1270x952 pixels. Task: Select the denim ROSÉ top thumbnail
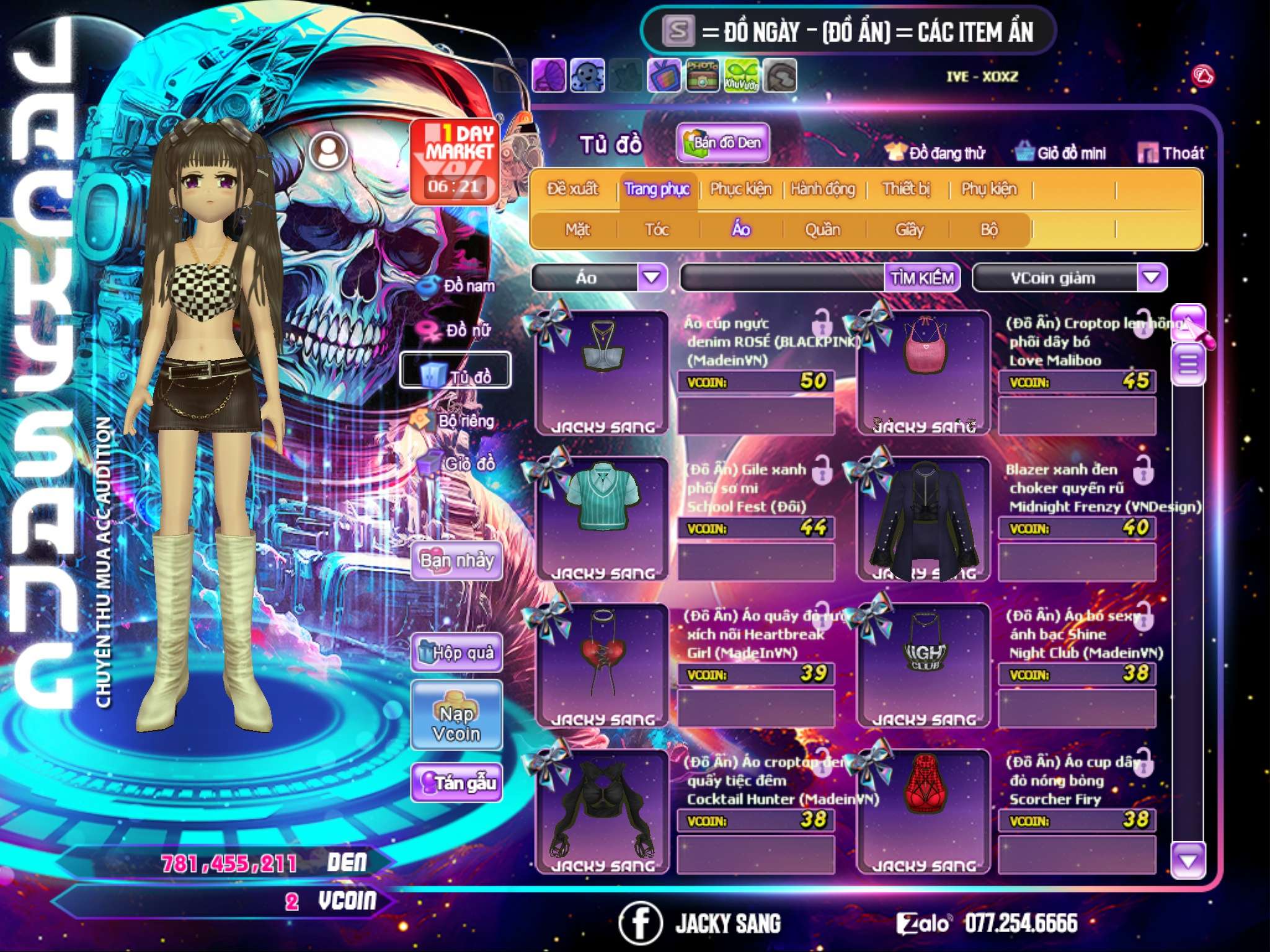[602, 372]
